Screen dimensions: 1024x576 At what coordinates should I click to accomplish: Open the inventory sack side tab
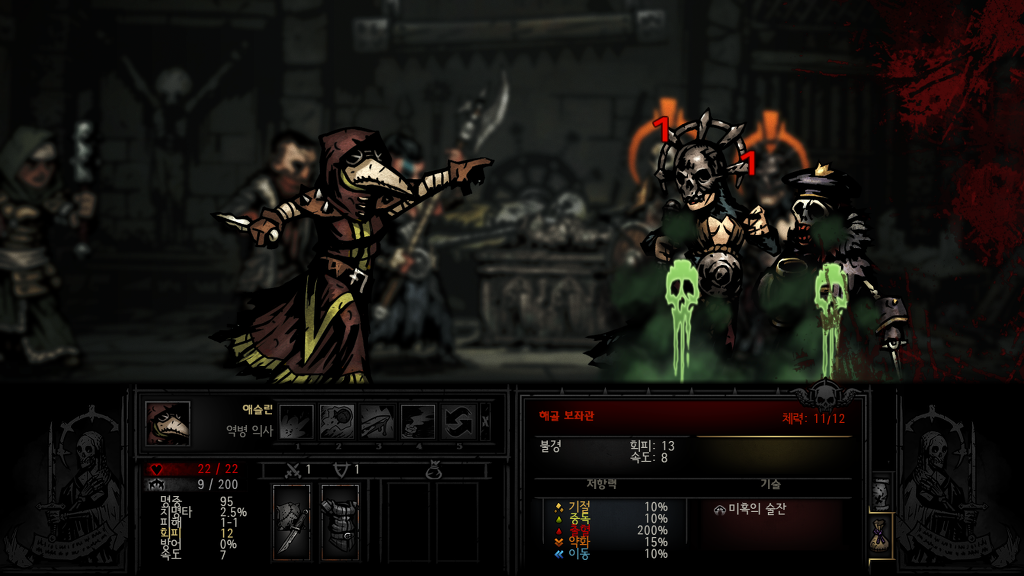point(880,534)
